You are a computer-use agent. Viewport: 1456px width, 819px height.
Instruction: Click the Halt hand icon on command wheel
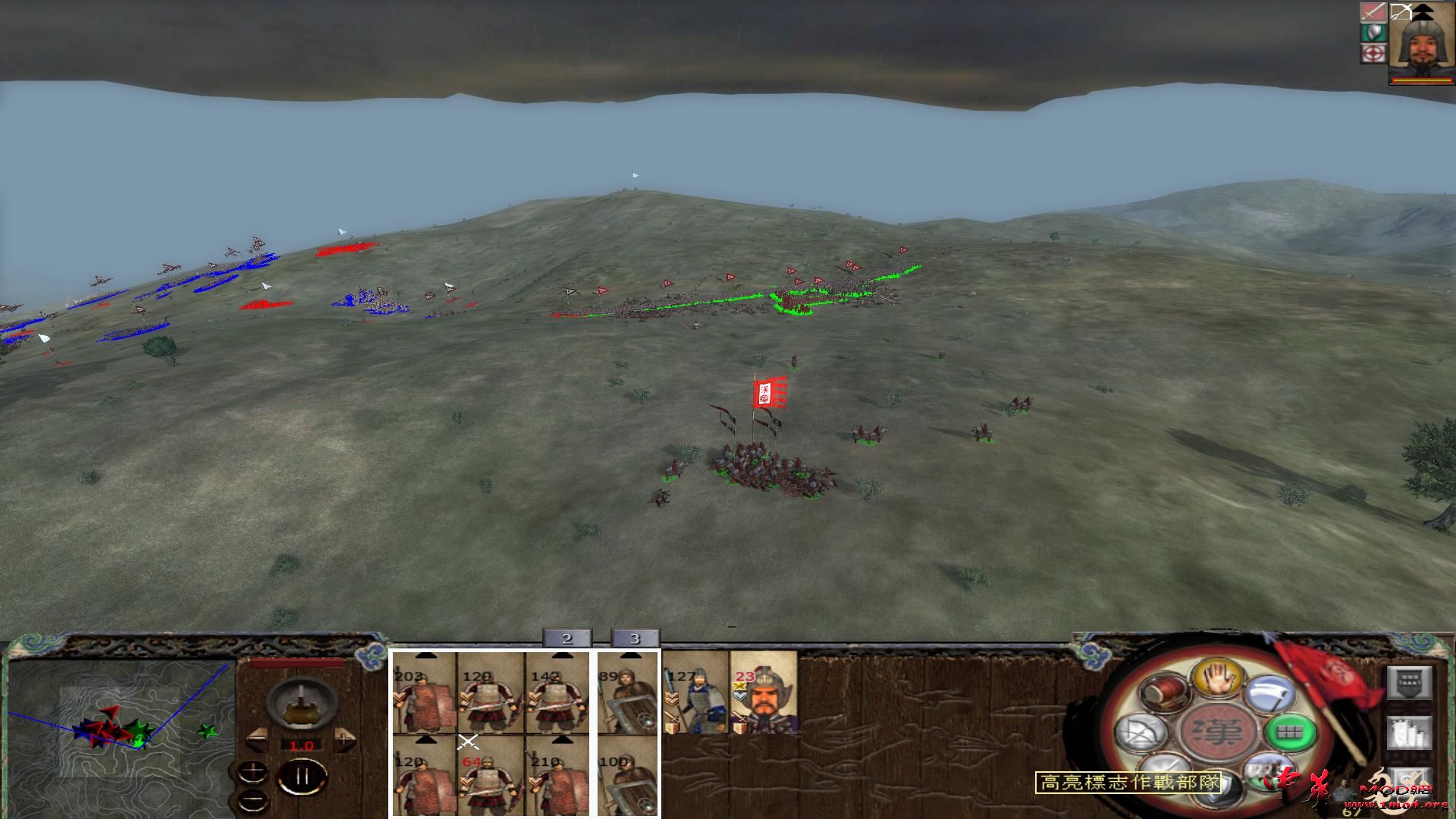(x=1217, y=679)
